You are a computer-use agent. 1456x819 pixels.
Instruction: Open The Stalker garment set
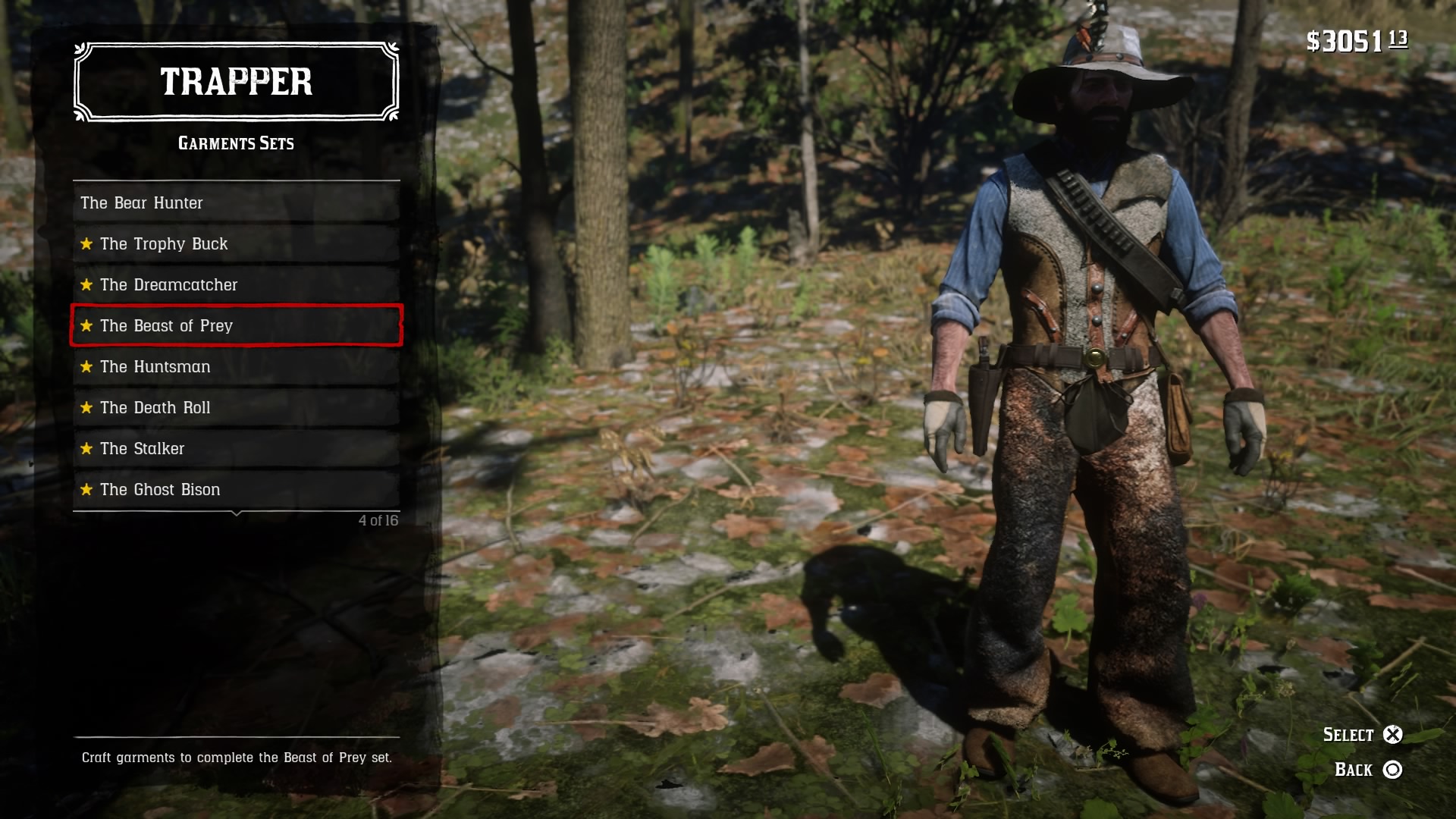click(236, 449)
